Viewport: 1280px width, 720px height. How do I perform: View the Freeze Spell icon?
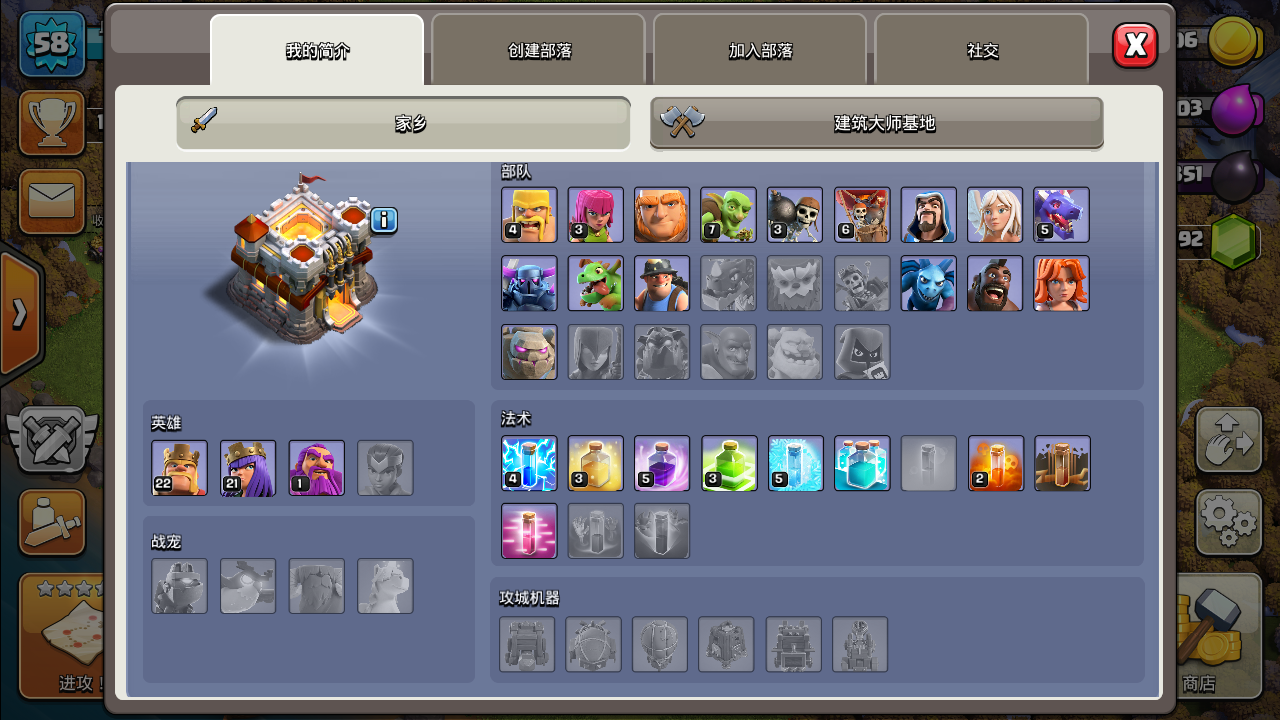click(795, 463)
